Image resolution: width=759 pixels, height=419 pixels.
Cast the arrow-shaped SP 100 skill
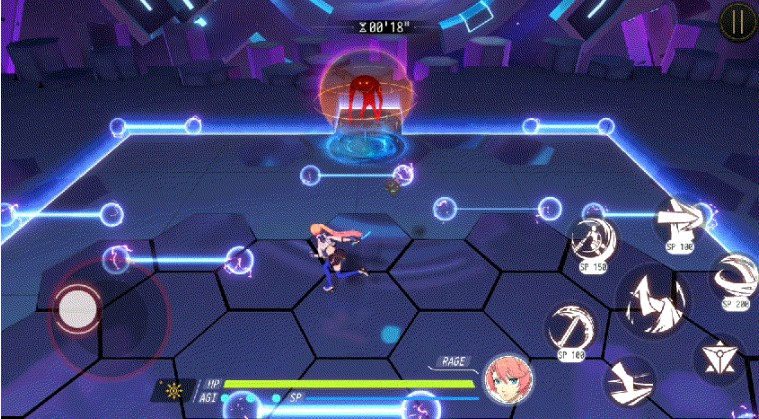[679, 217]
